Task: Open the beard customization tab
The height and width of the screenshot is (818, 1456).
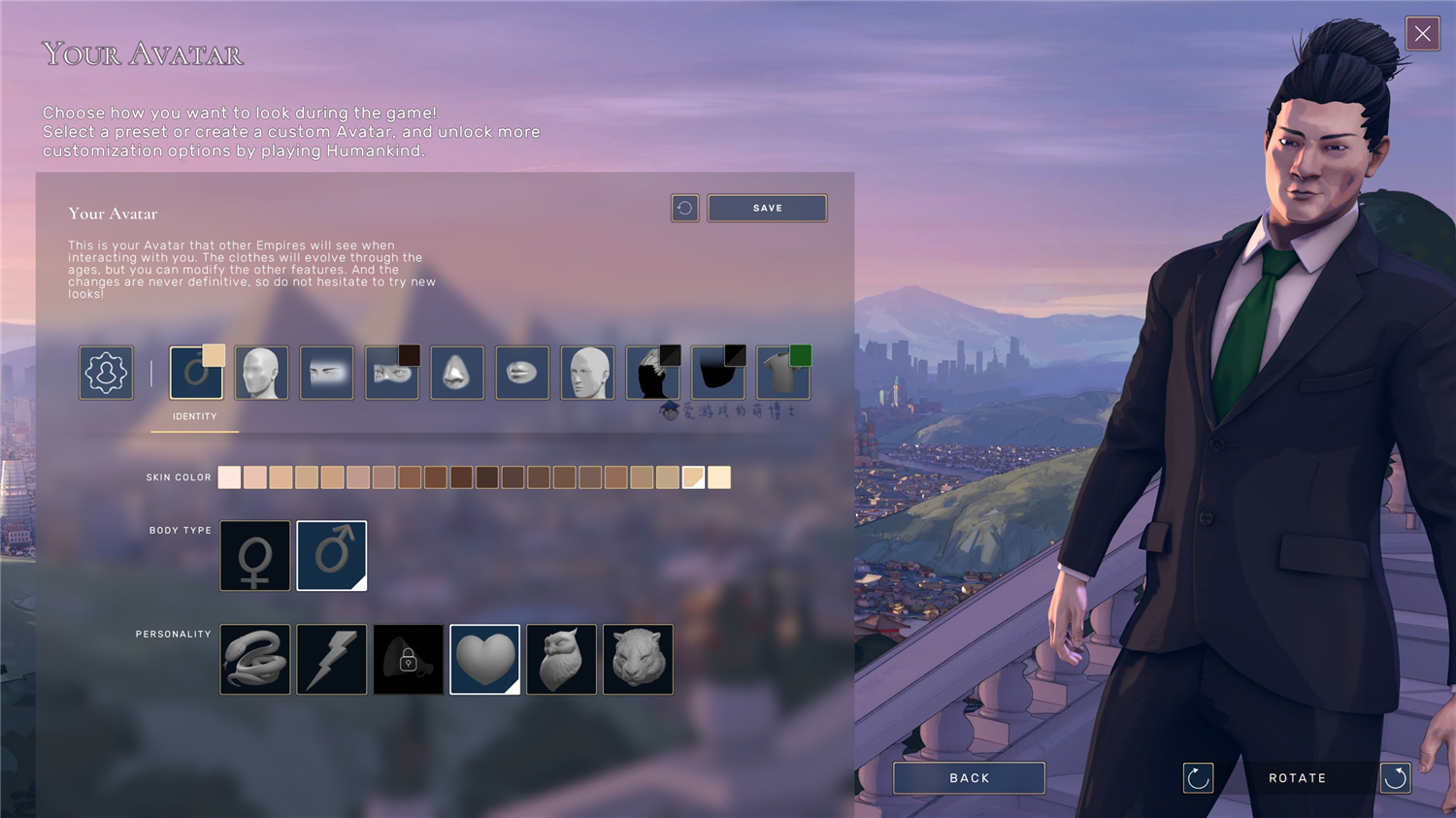Action: 717,373
